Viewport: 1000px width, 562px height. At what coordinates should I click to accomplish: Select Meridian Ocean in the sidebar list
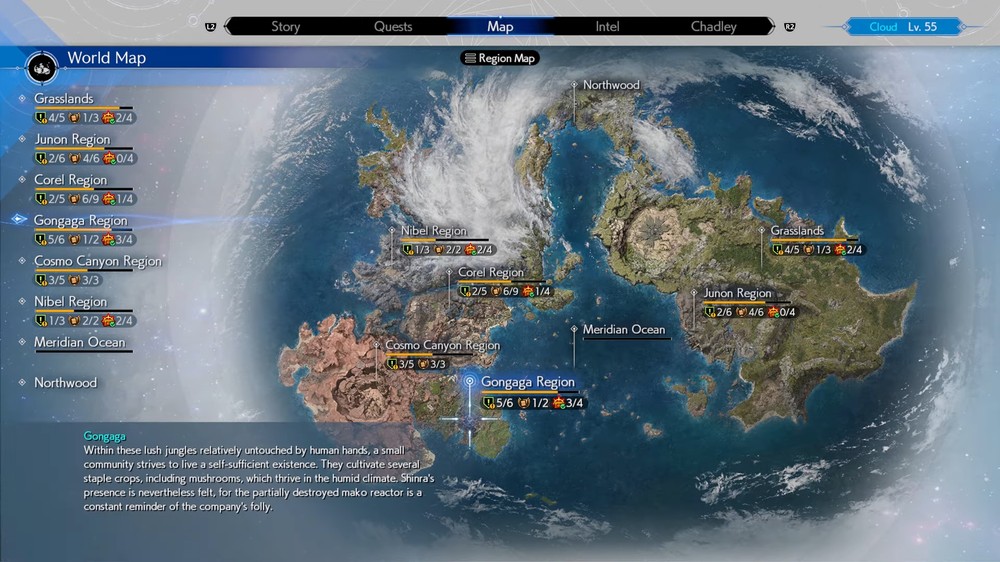[80, 342]
